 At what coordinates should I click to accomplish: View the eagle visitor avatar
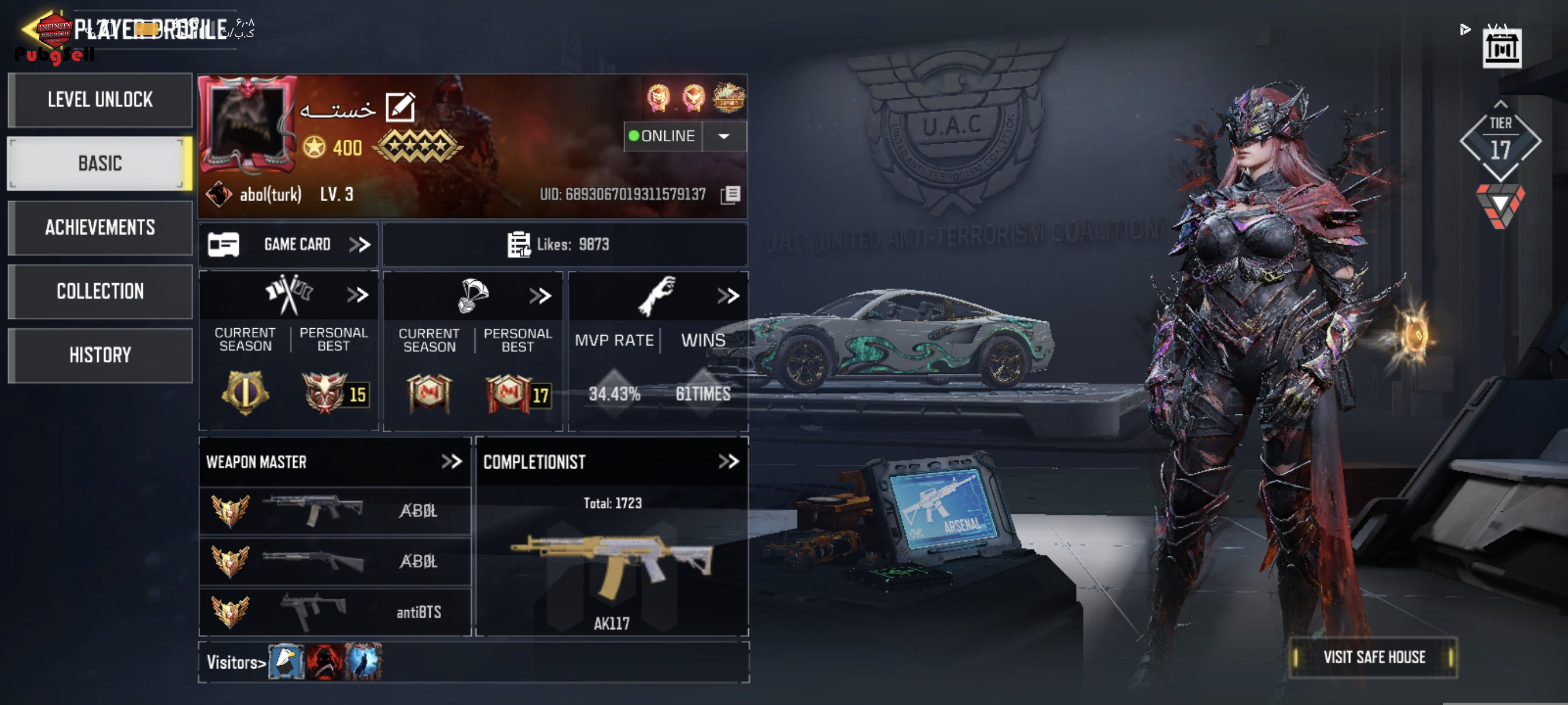pos(286,661)
